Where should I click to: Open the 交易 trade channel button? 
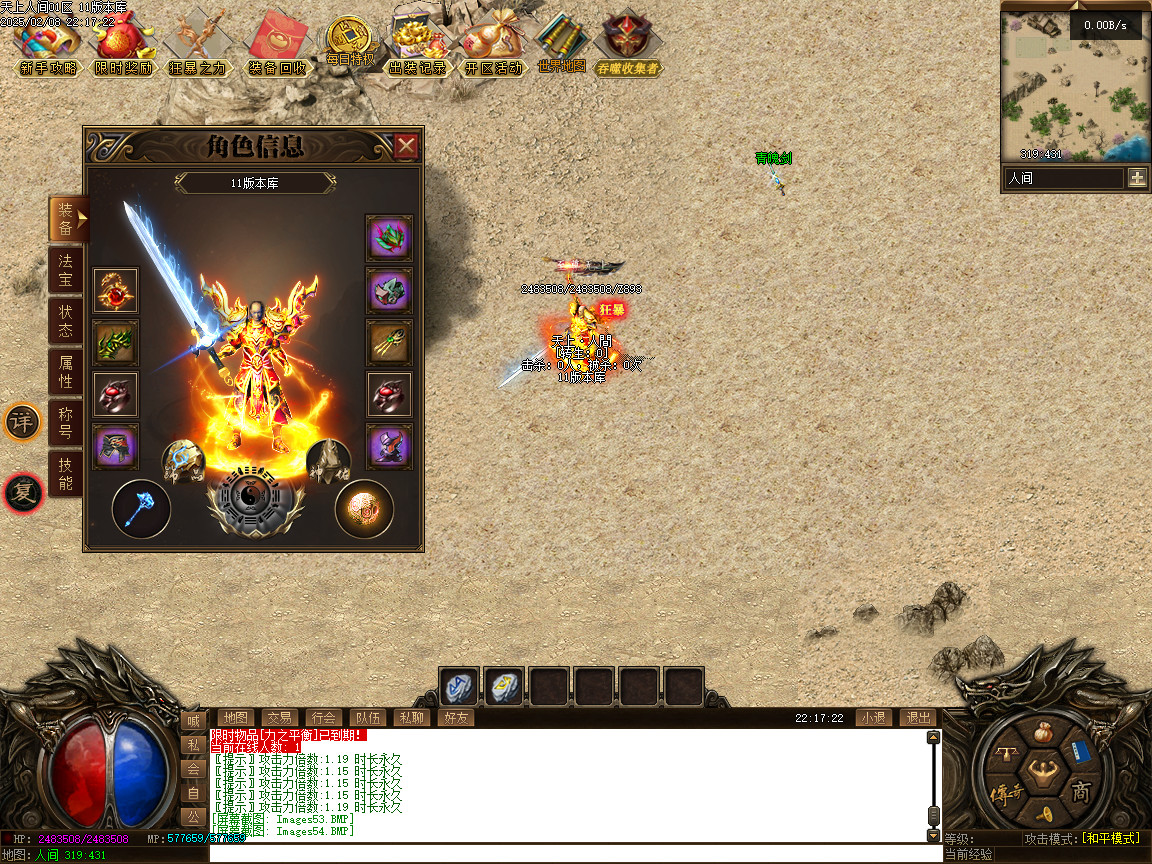[x=279, y=717]
